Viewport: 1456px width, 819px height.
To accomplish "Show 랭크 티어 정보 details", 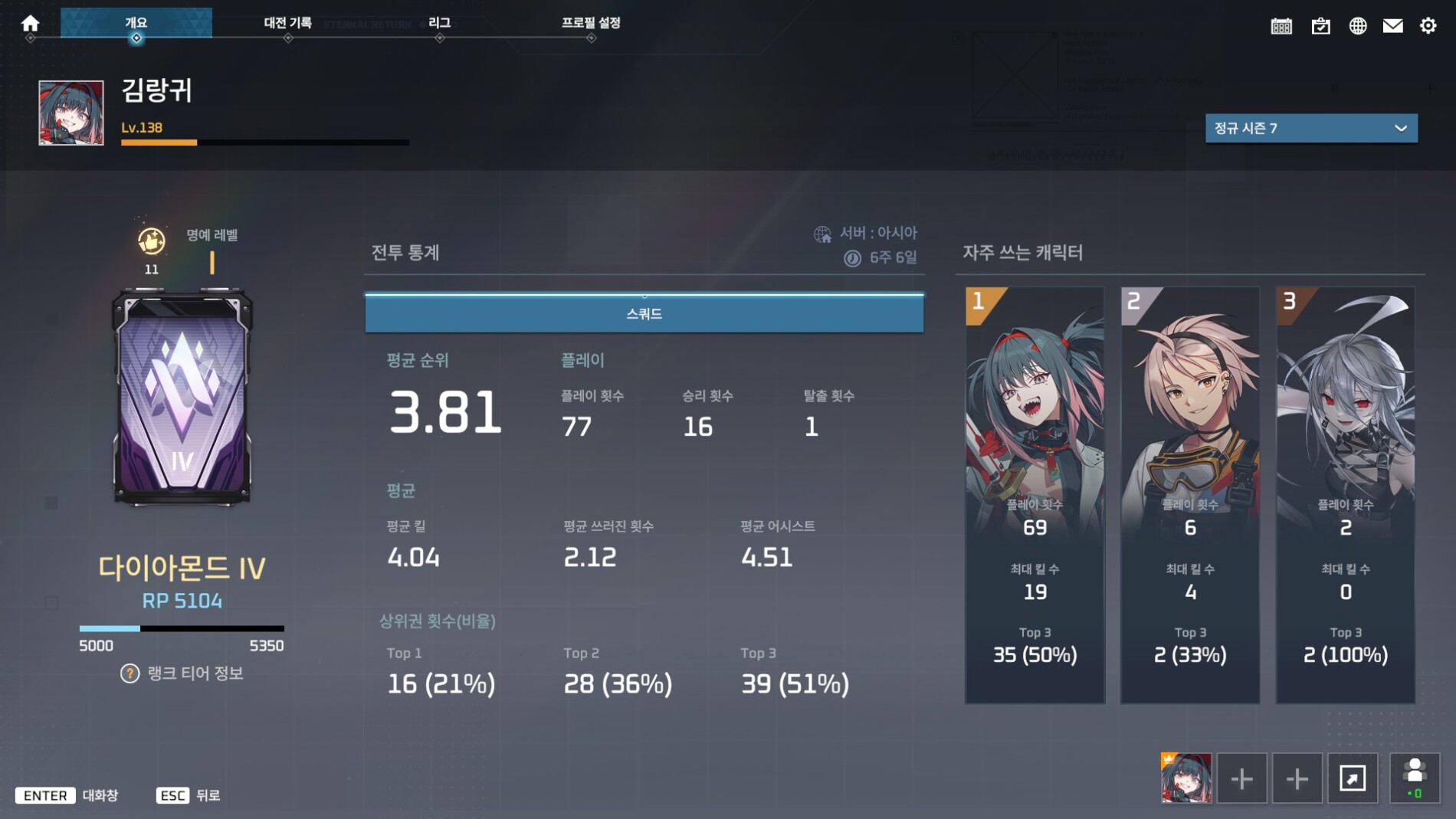I will (x=182, y=673).
